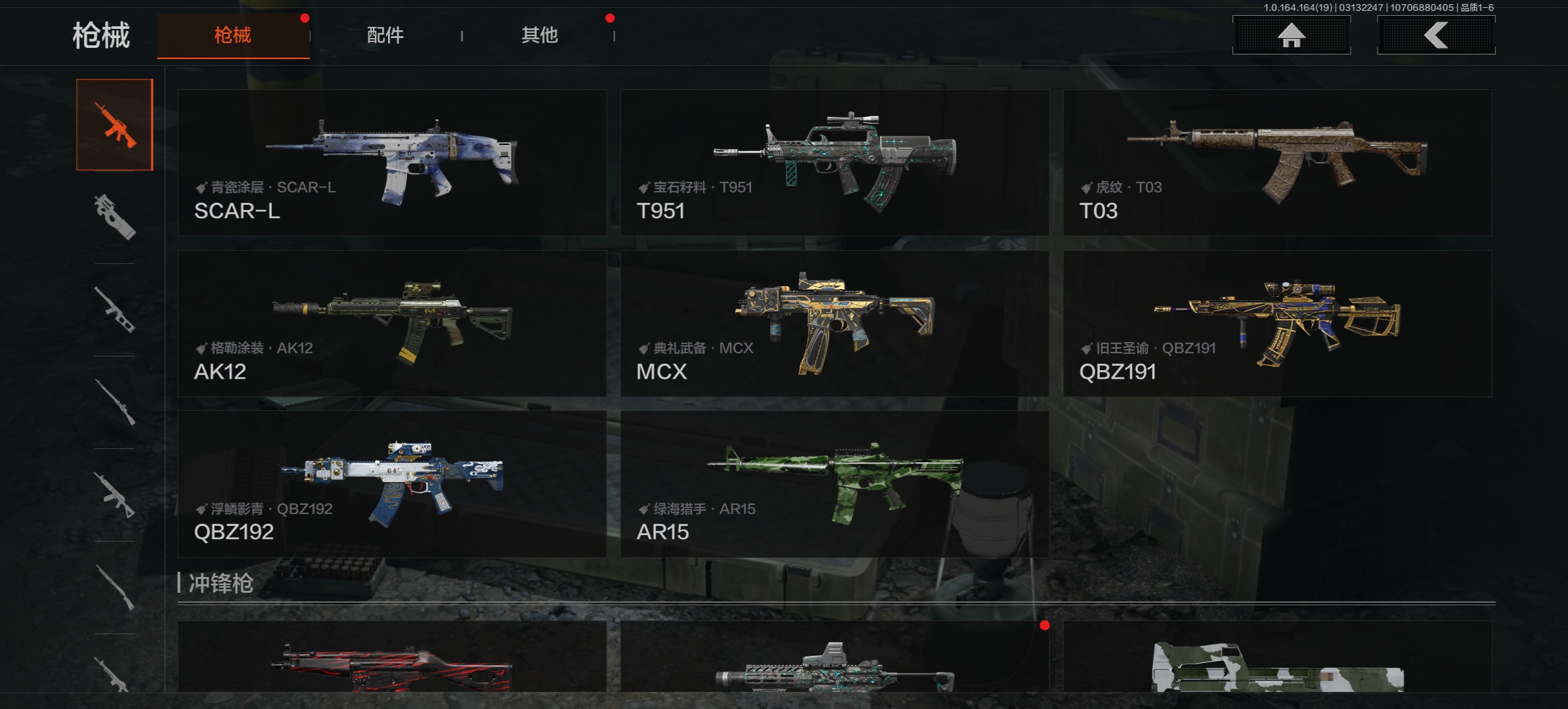Viewport: 1568px width, 709px height.
Task: Open the green AR15 weapon card
Action: pos(834,484)
